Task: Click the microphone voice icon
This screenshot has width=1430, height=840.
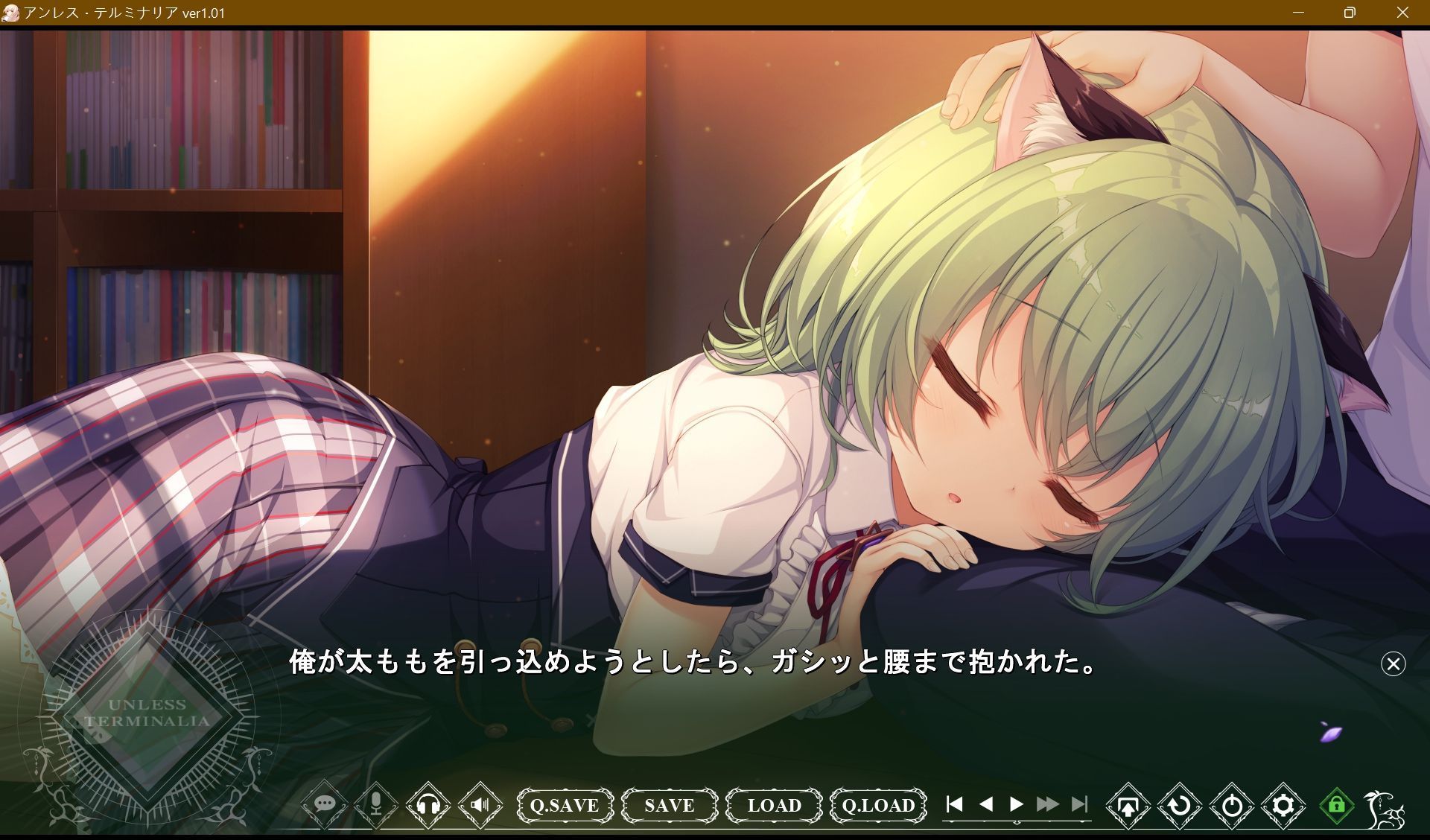Action: click(376, 804)
